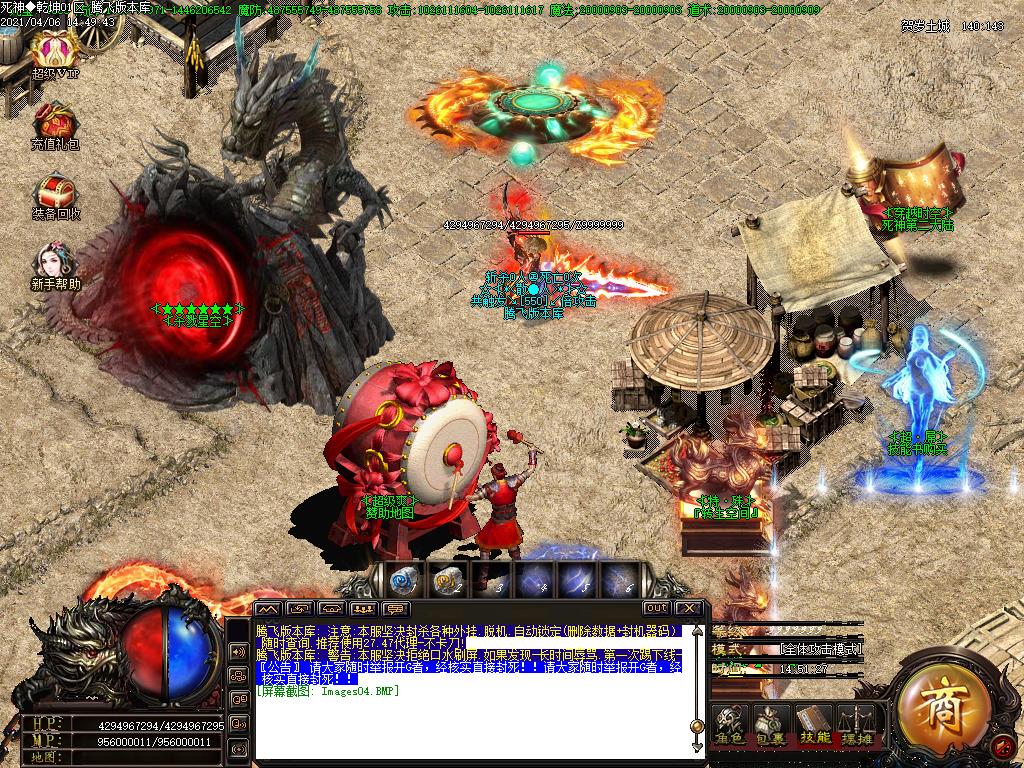Select the golden scroll in hotbar slot 2
The width and height of the screenshot is (1024, 768).
[x=447, y=579]
